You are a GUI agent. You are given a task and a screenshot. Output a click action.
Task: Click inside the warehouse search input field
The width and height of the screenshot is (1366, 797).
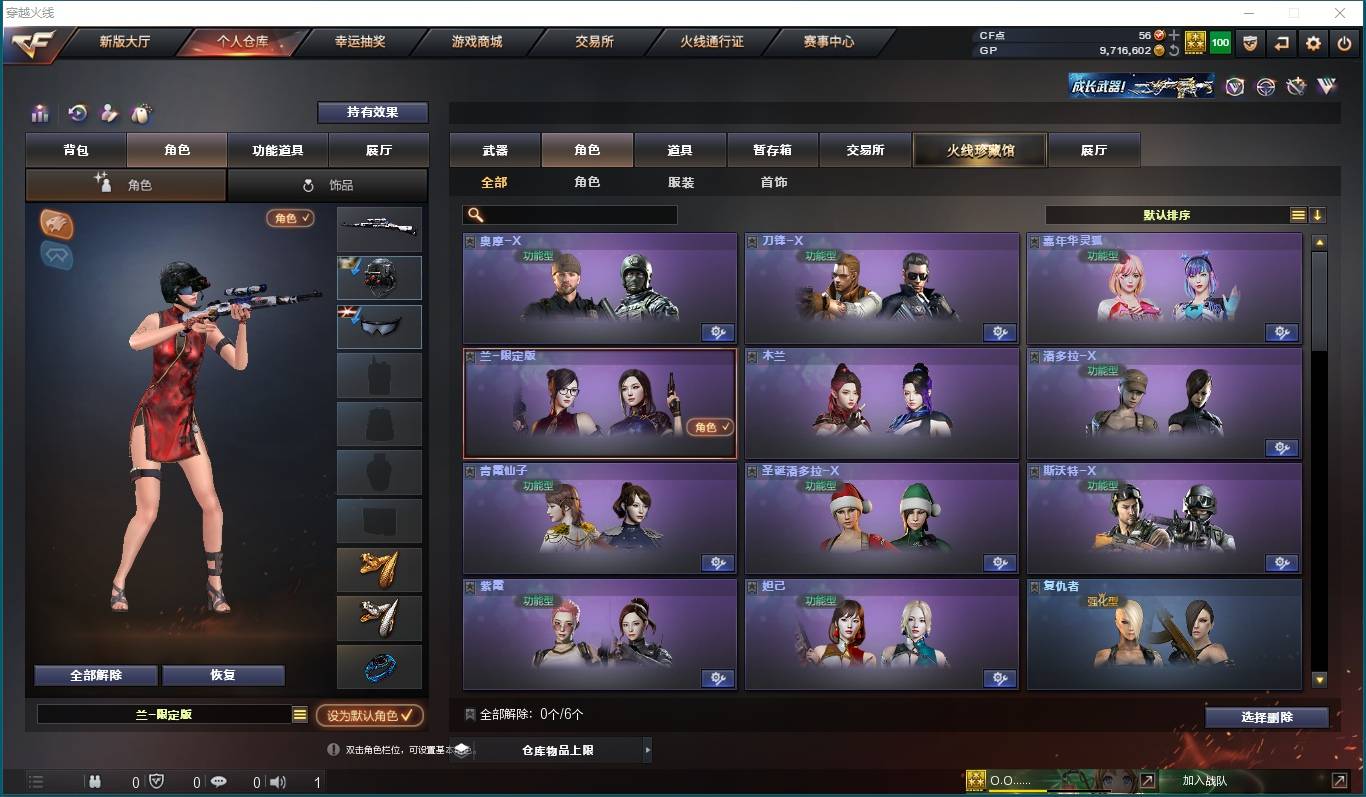pos(570,214)
